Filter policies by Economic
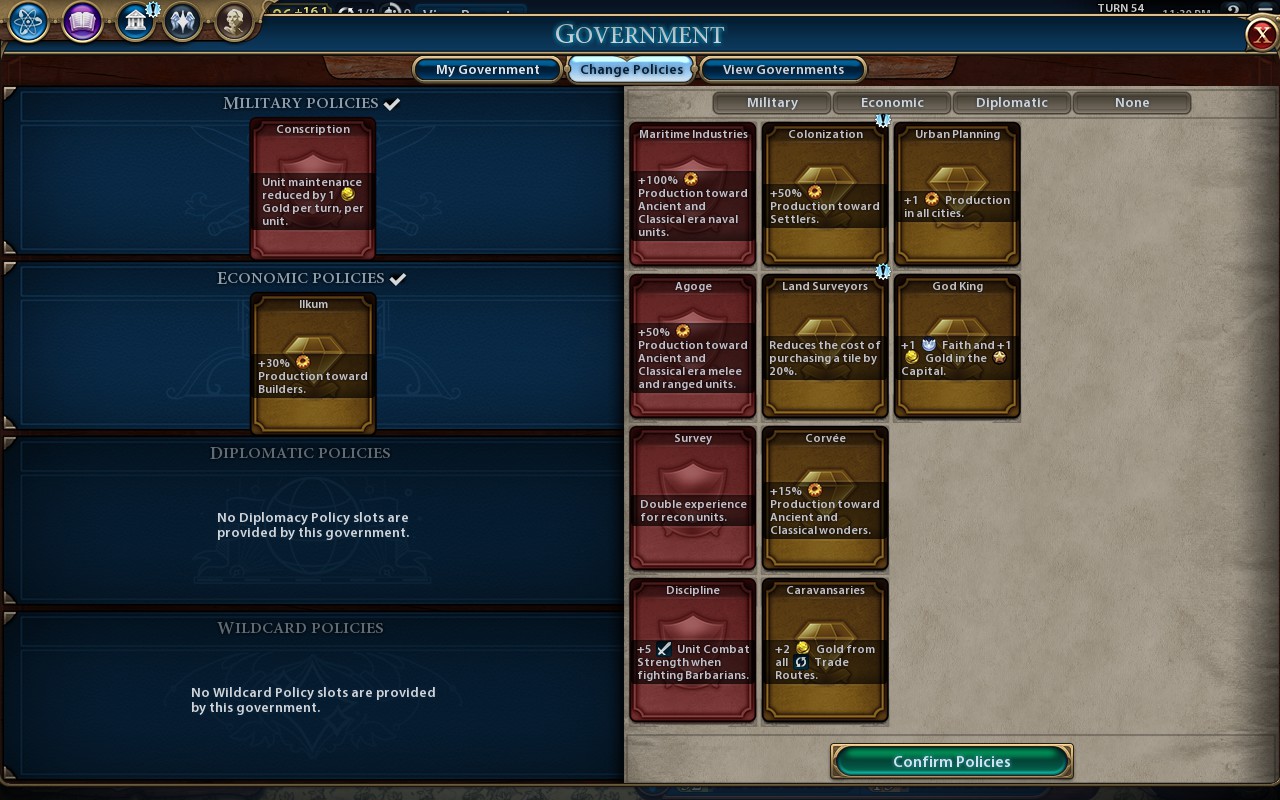Image resolution: width=1280 pixels, height=800 pixels. 892,102
